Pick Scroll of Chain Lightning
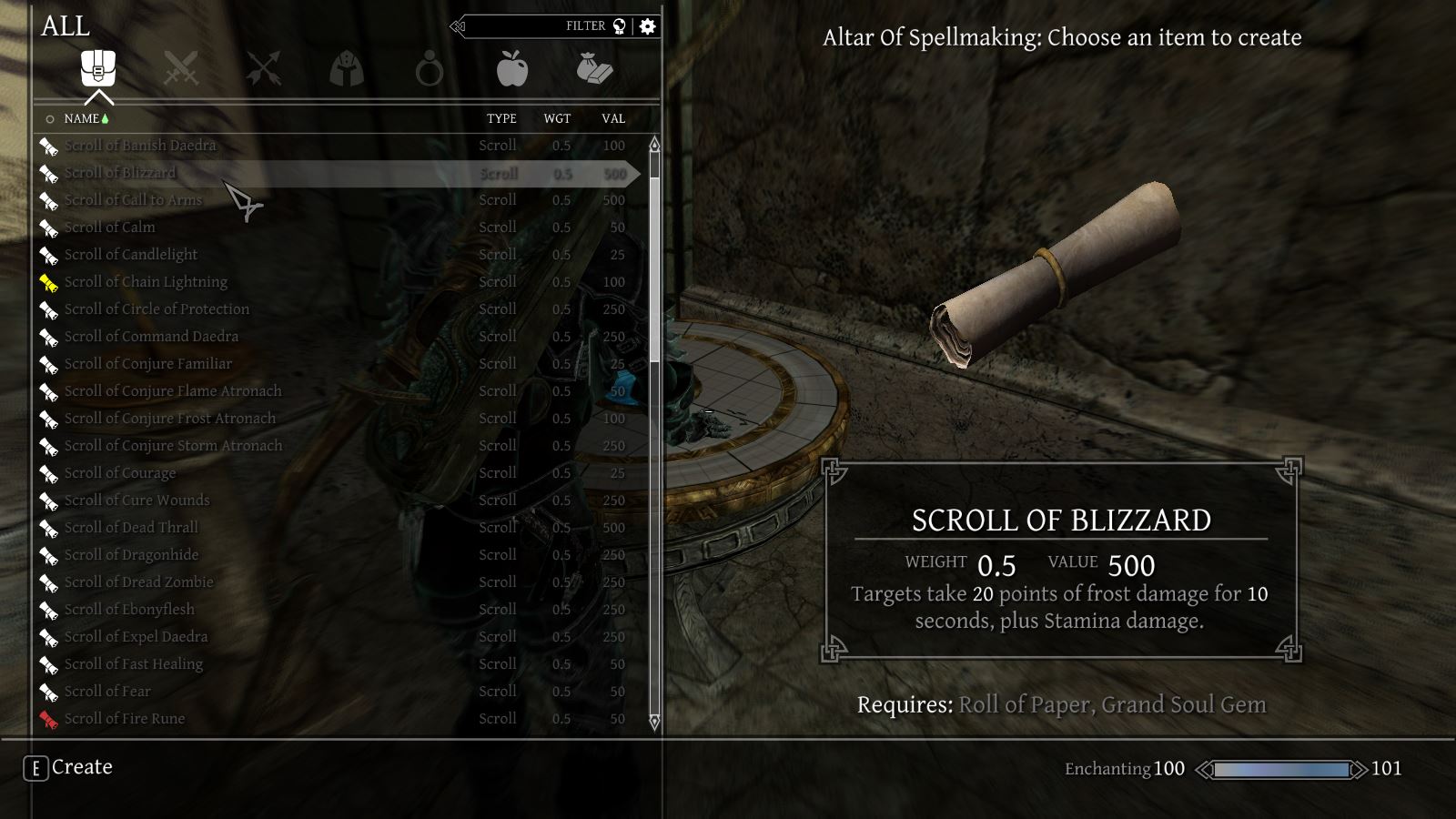 pos(146,282)
